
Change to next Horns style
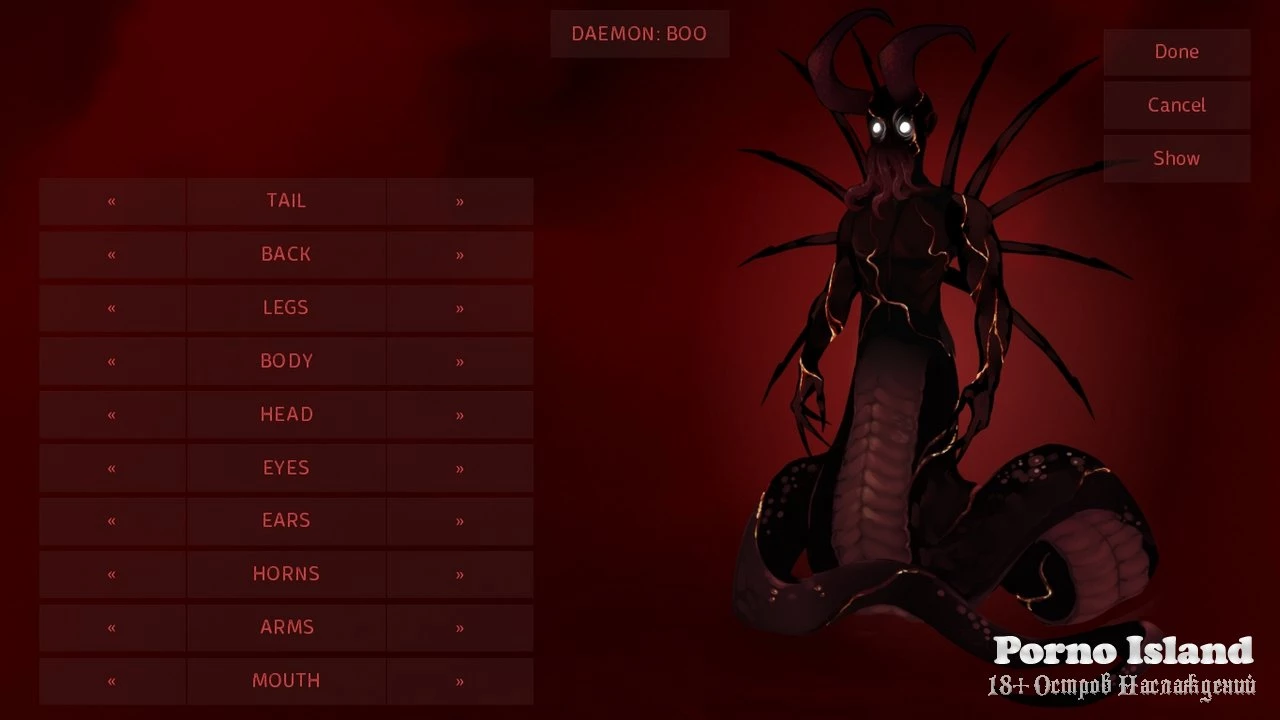coord(460,574)
